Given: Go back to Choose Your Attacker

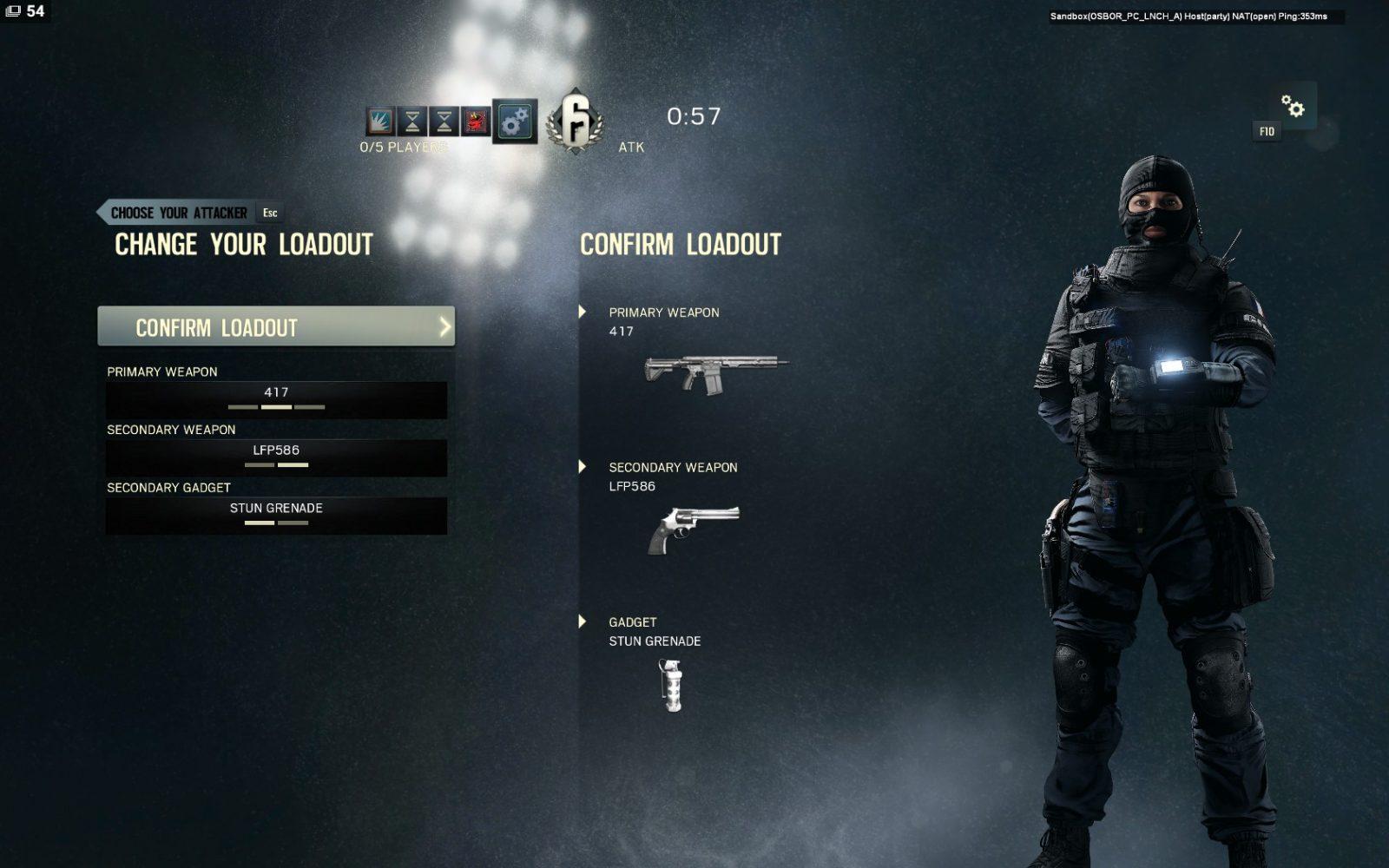Looking at the screenshot, I should click(x=179, y=213).
